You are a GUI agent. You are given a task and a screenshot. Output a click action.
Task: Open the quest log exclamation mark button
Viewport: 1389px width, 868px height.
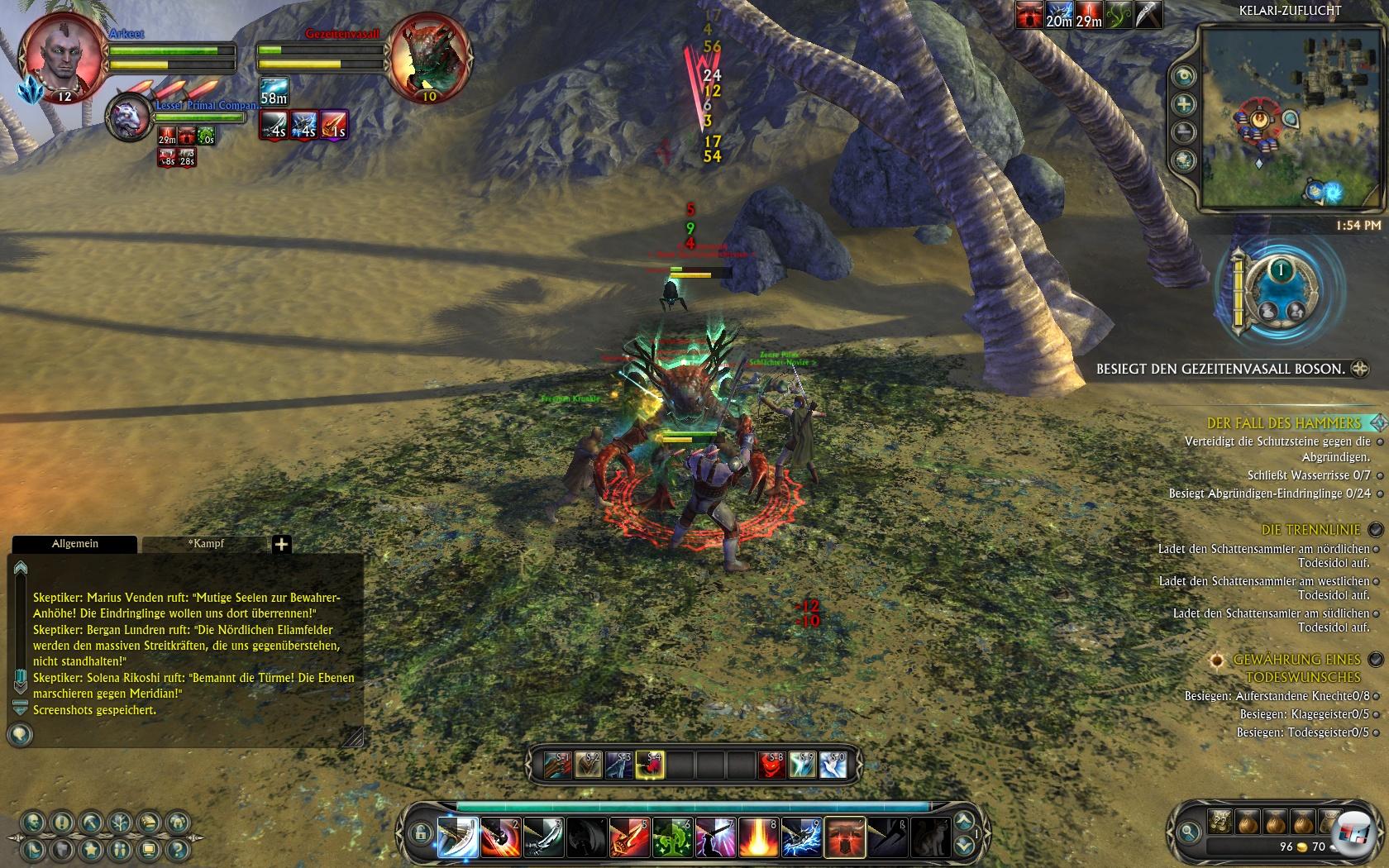(63, 823)
